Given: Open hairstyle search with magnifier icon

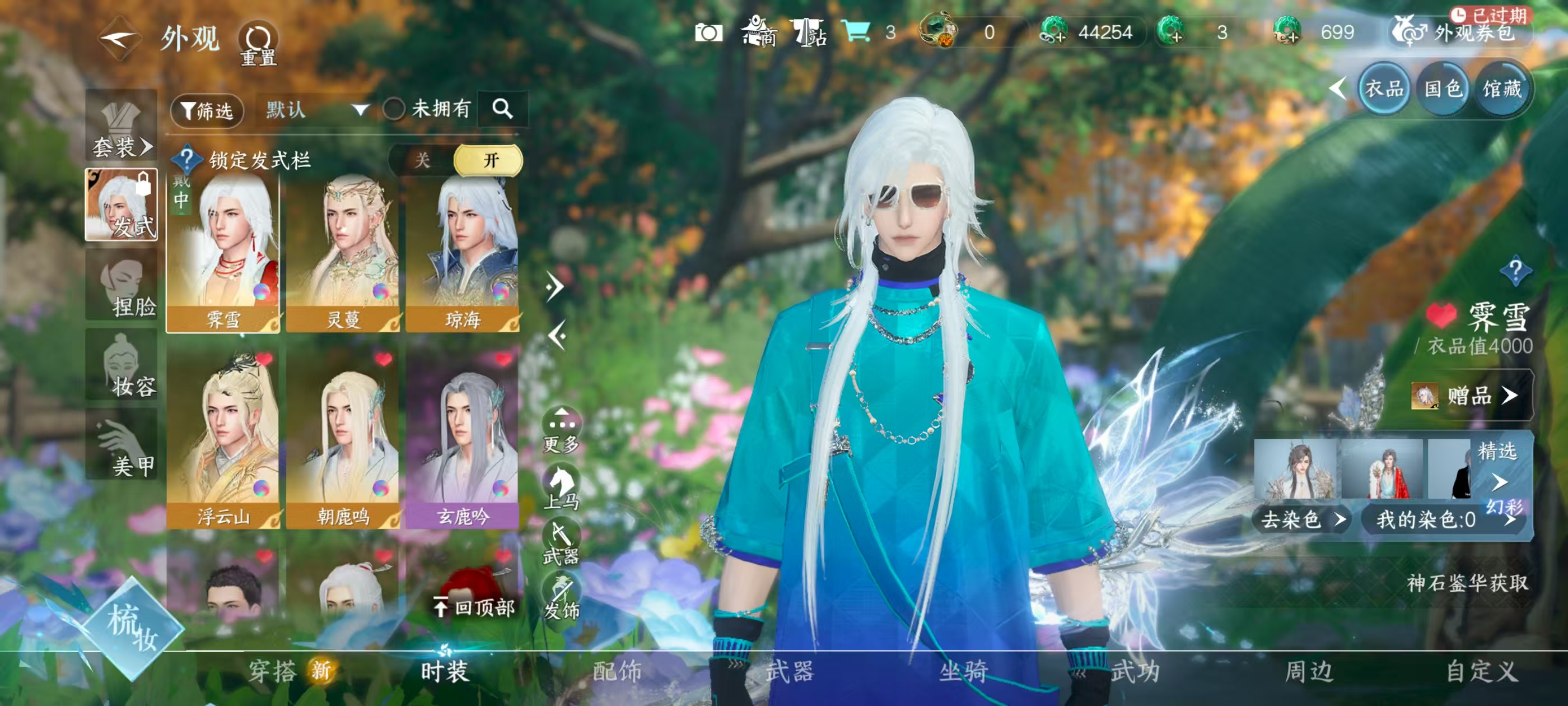Looking at the screenshot, I should tap(502, 109).
